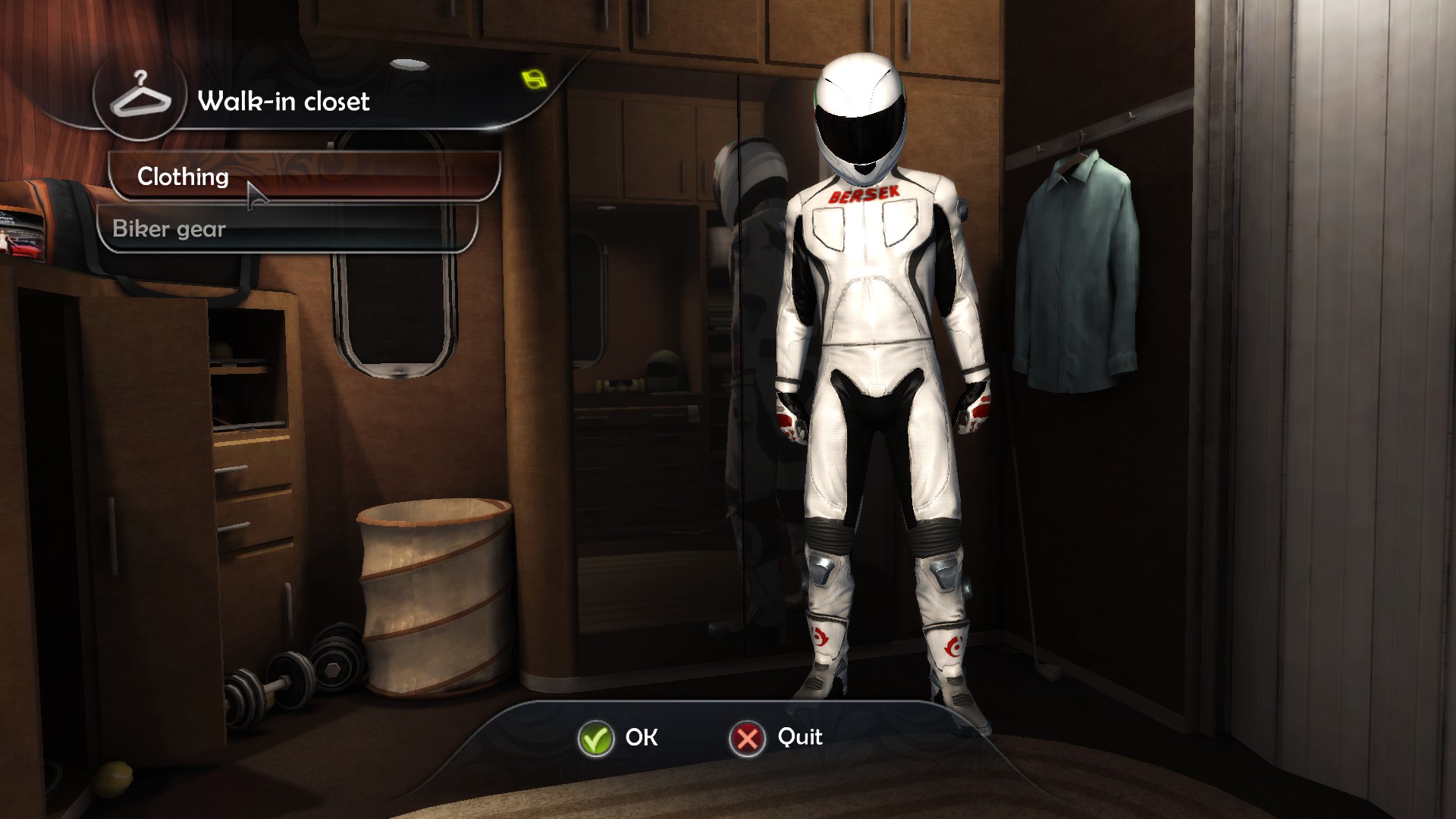This screenshot has width=1456, height=819.
Task: Click the clothes hanger icon
Action: tap(141, 99)
